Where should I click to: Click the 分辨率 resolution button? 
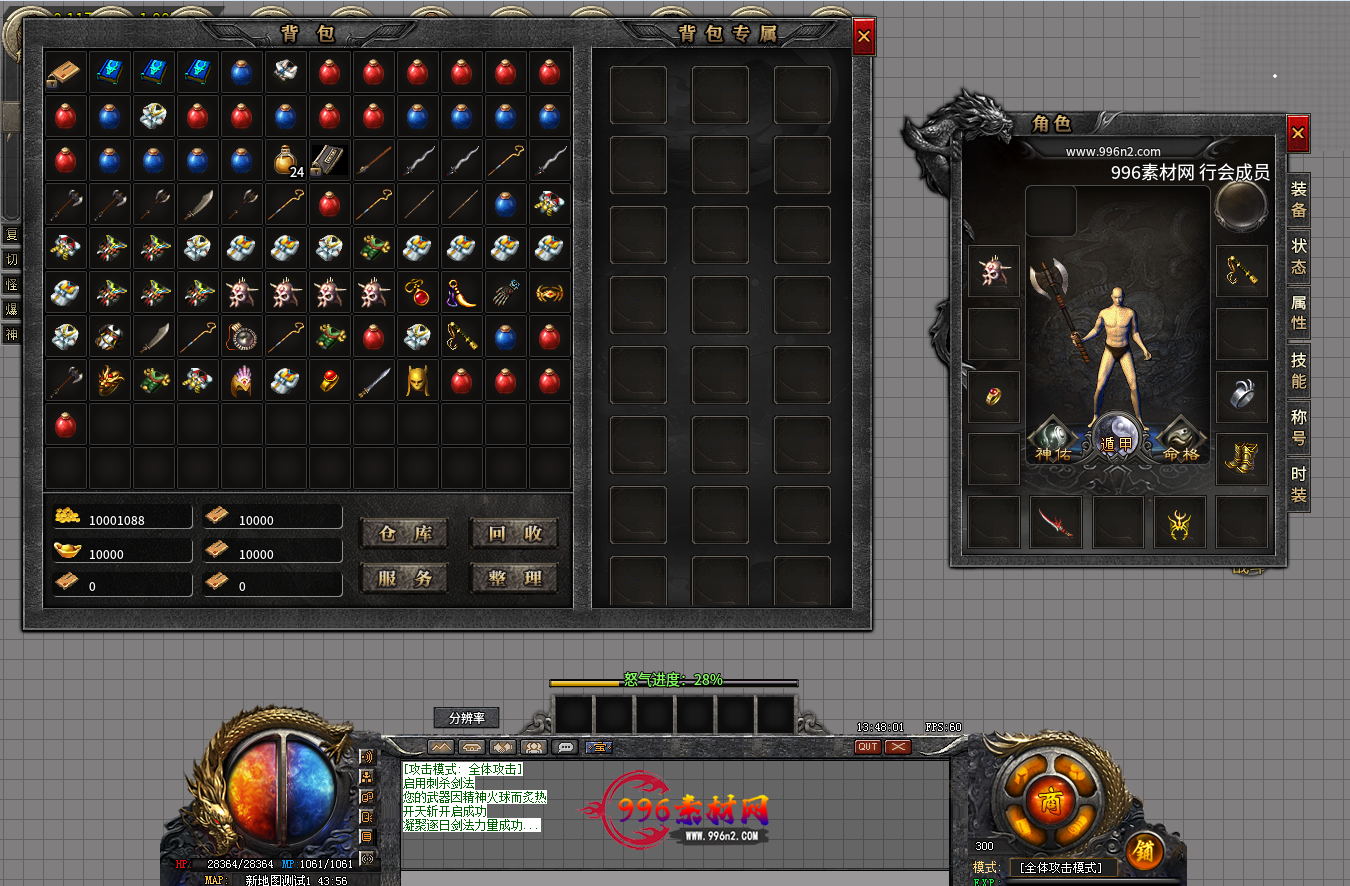[466, 718]
